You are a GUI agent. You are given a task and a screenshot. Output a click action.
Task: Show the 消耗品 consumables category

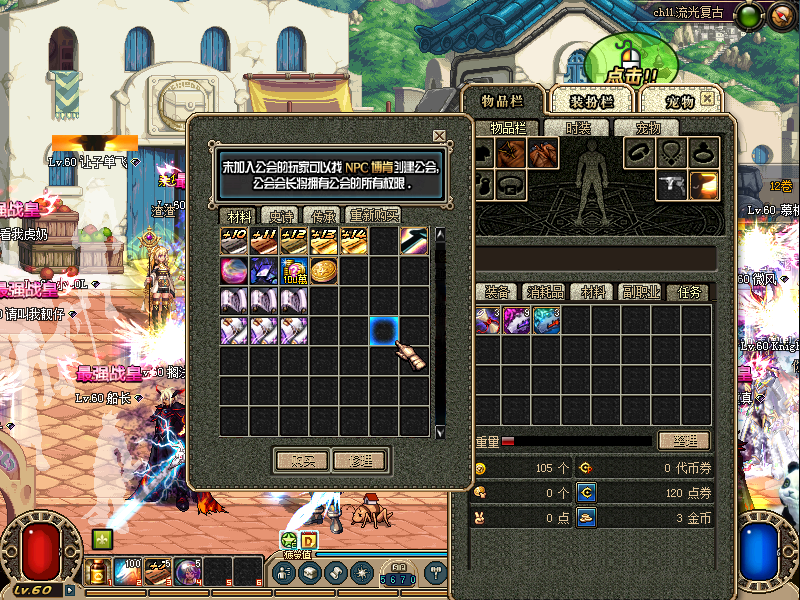(544, 292)
